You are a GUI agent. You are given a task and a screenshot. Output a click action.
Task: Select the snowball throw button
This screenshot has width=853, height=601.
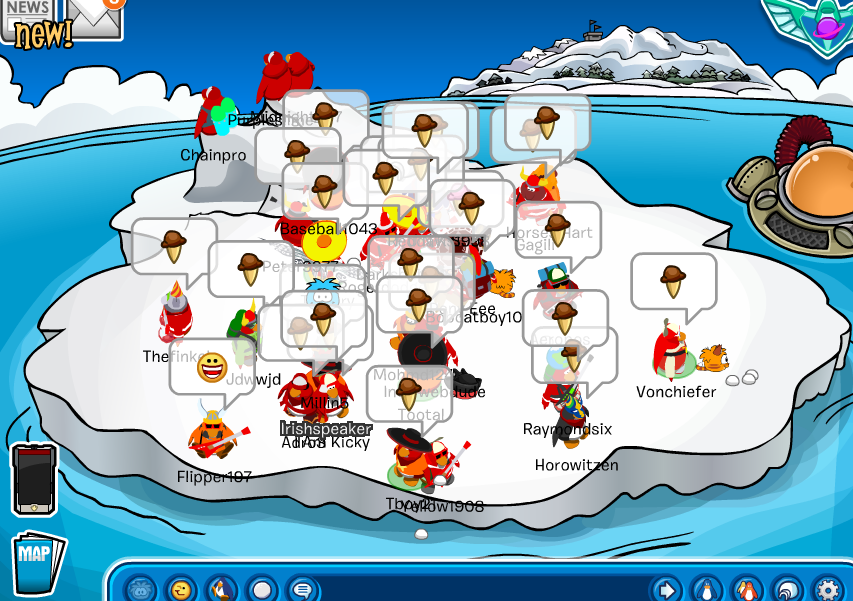click(x=262, y=589)
